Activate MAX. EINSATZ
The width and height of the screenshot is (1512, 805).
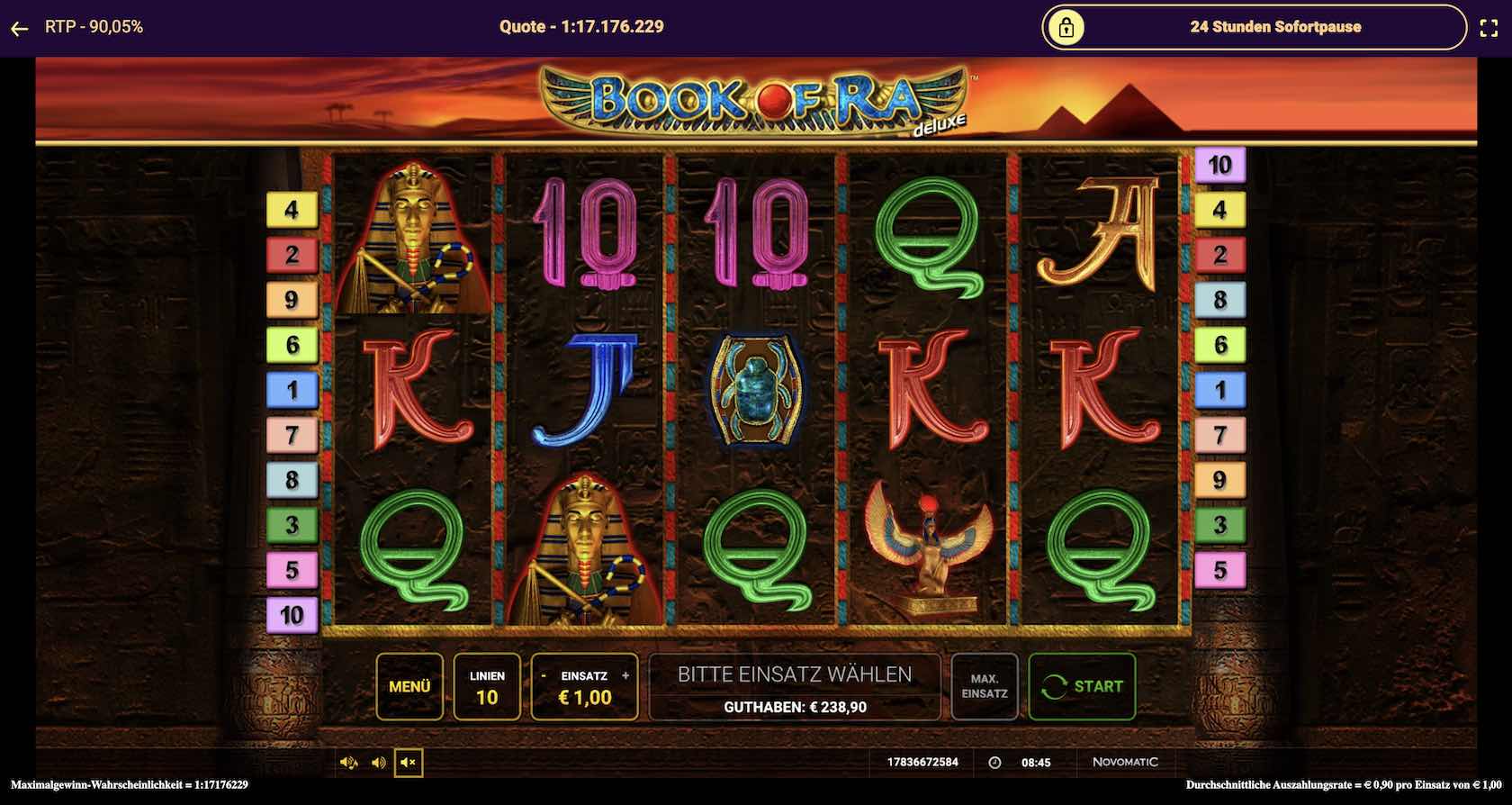tap(985, 687)
